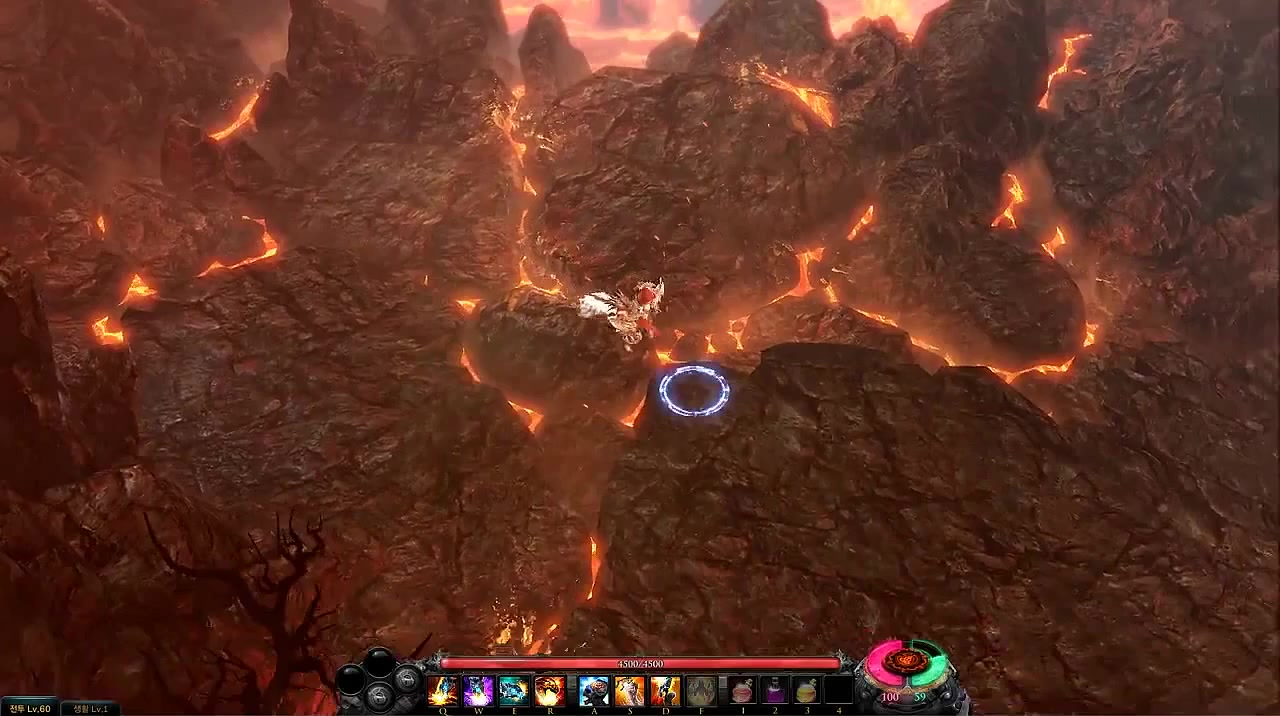The image size is (1280, 716).
Task: Activate the Q slot skill
Action: pyautogui.click(x=443, y=690)
